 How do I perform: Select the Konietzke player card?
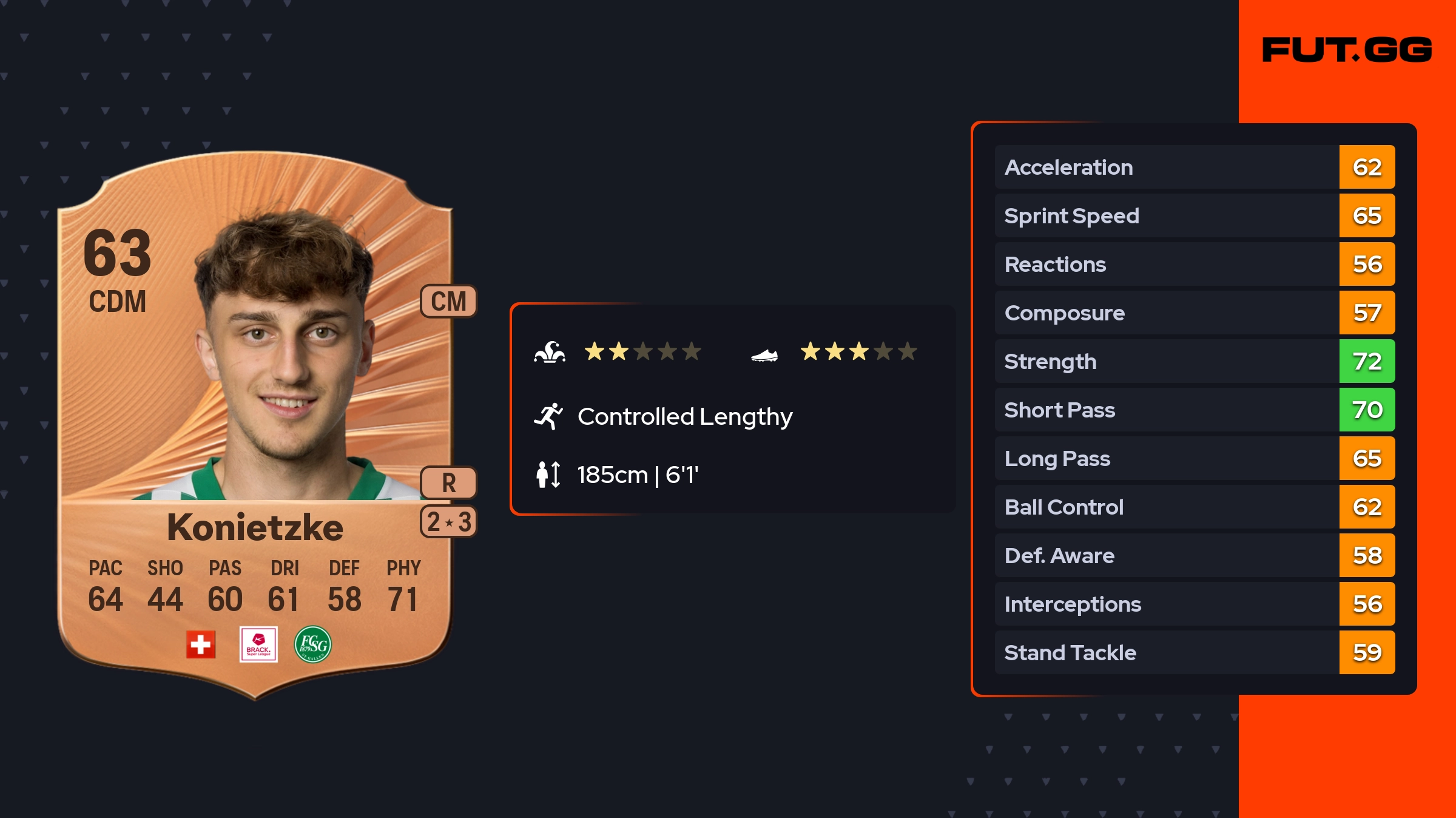[x=255, y=425]
